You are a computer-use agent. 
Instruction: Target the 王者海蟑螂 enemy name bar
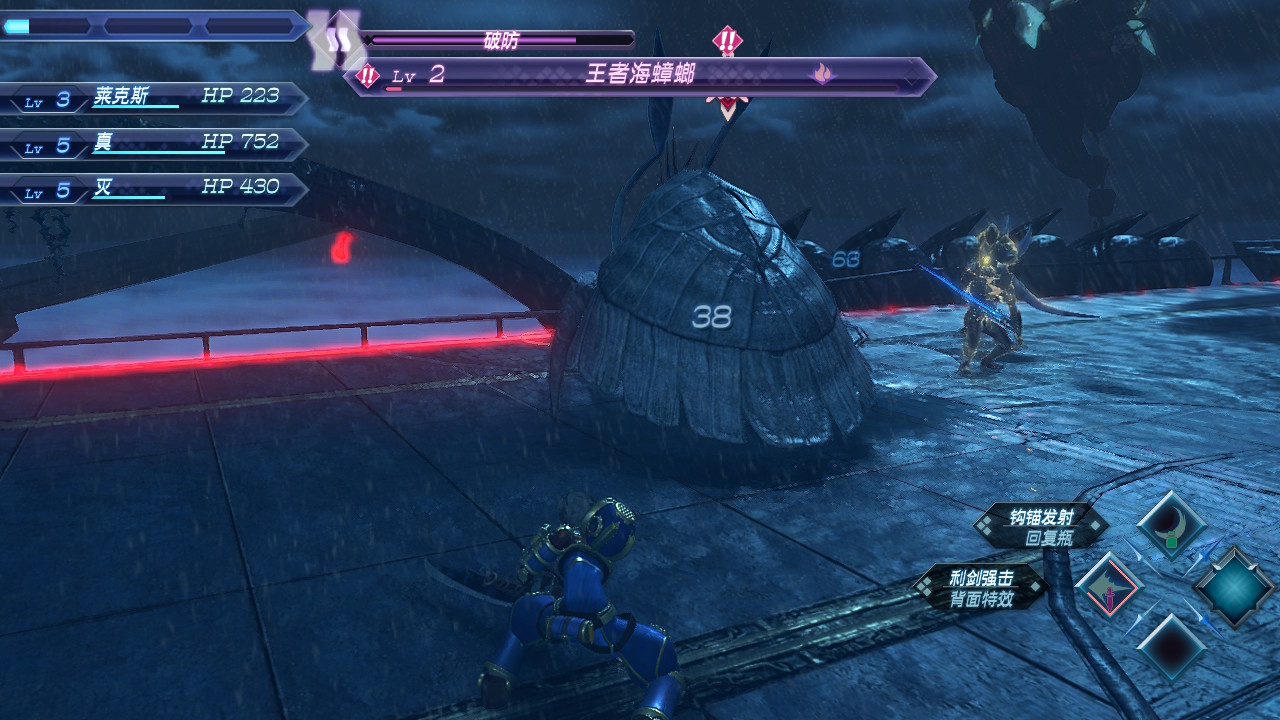[x=640, y=76]
